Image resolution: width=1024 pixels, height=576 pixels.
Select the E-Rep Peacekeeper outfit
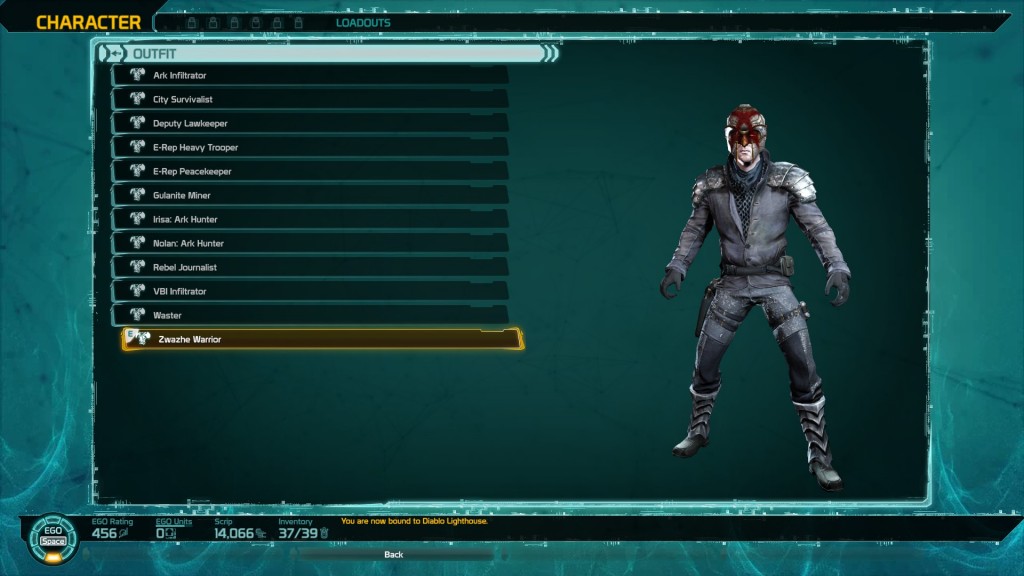pyautogui.click(x=310, y=171)
